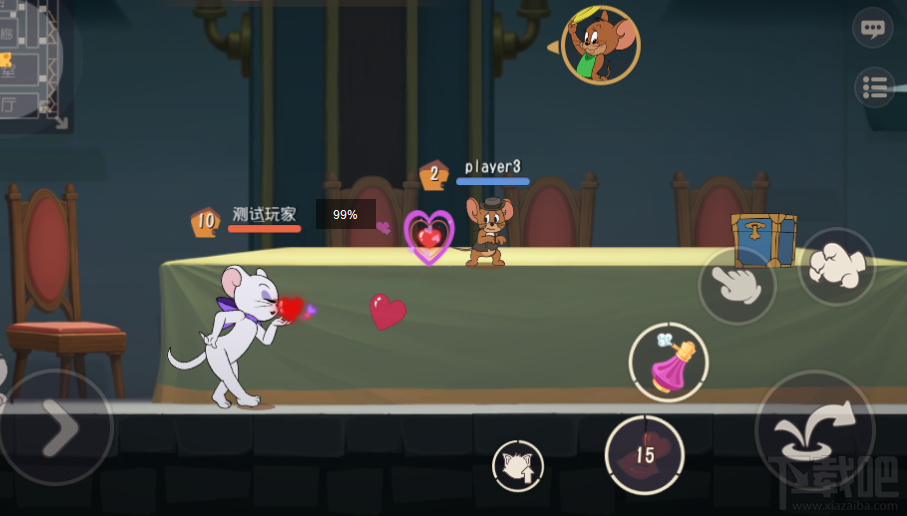The height and width of the screenshot is (516, 907).
Task: Activate the skill with 15 cooldown
Action: tap(645, 455)
